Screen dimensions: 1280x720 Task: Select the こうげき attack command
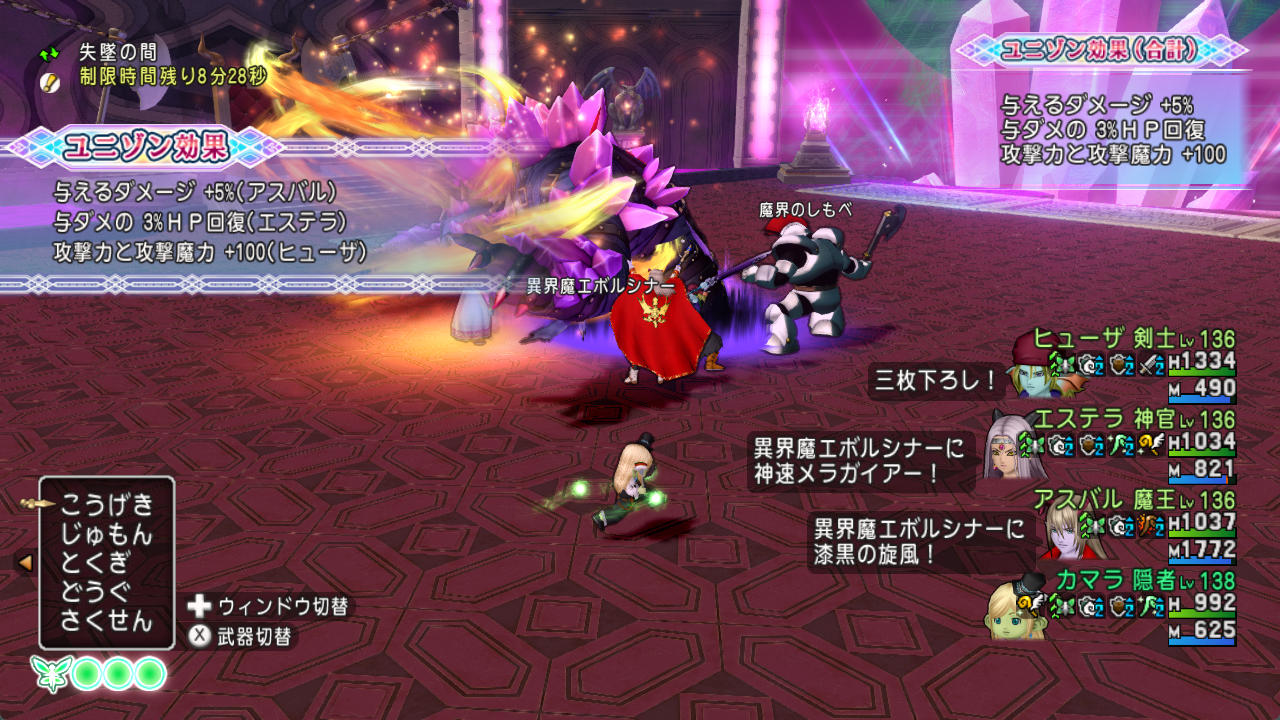106,503
